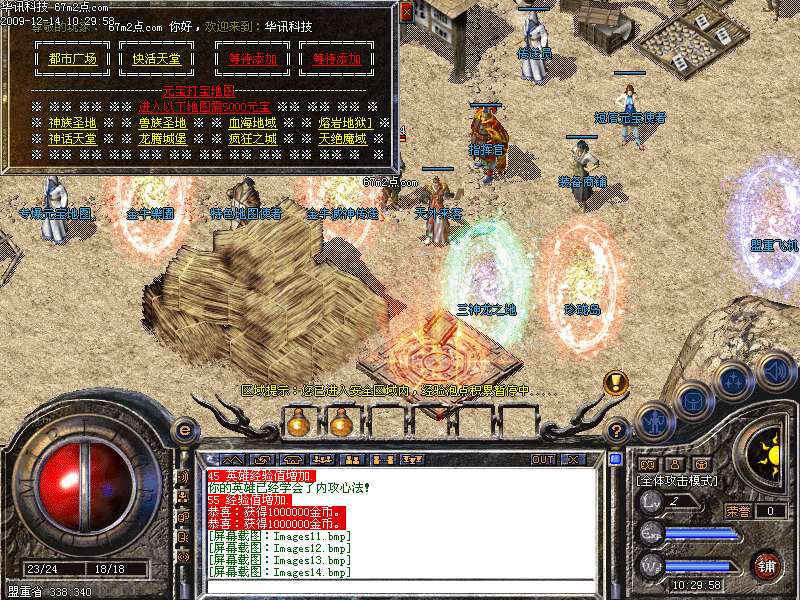Select the 神族圣地 treasure map
Viewport: 800px width, 600px height.
point(73,123)
